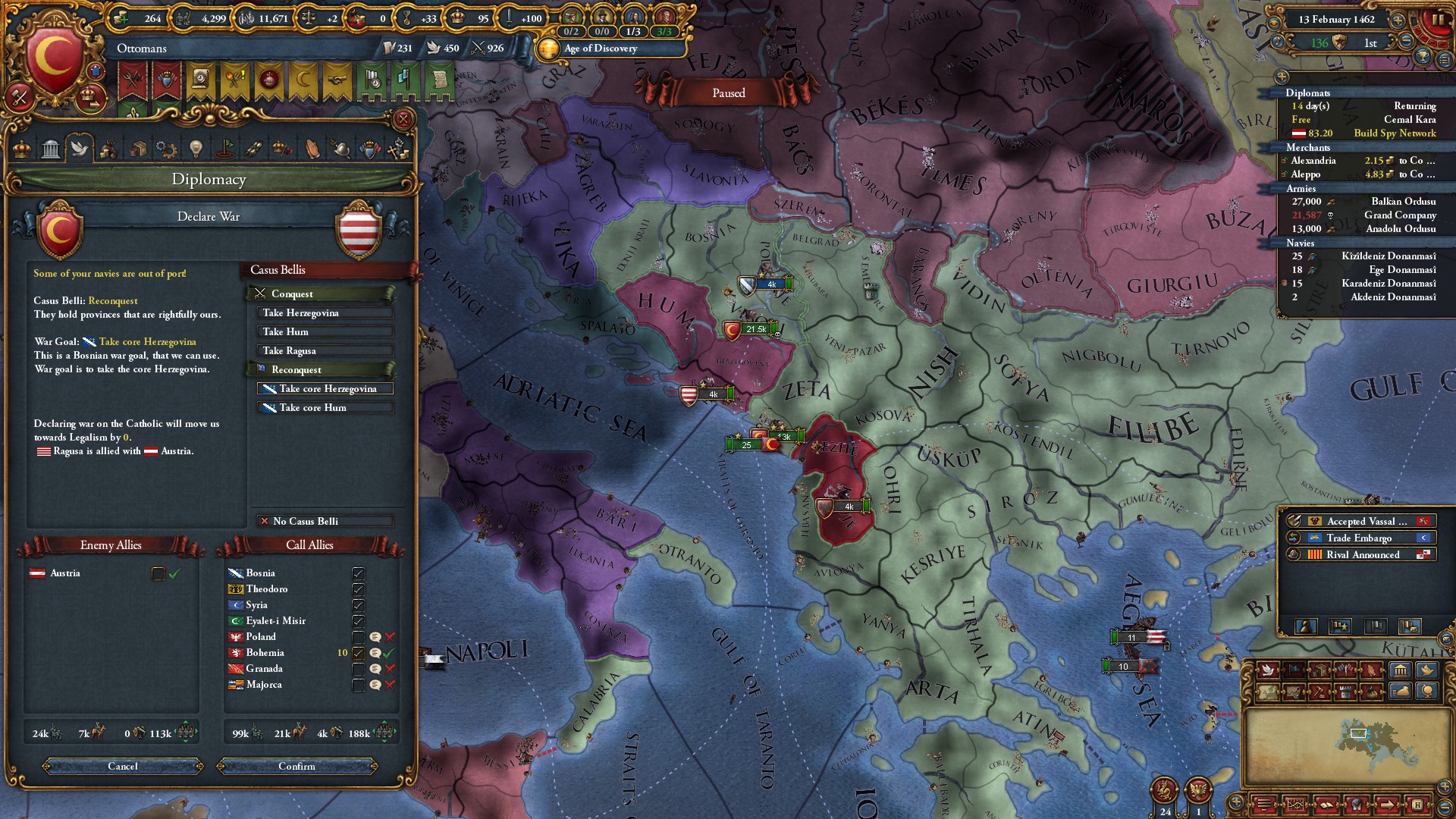Pick the Take Herzegovina conquest goal

(x=326, y=313)
